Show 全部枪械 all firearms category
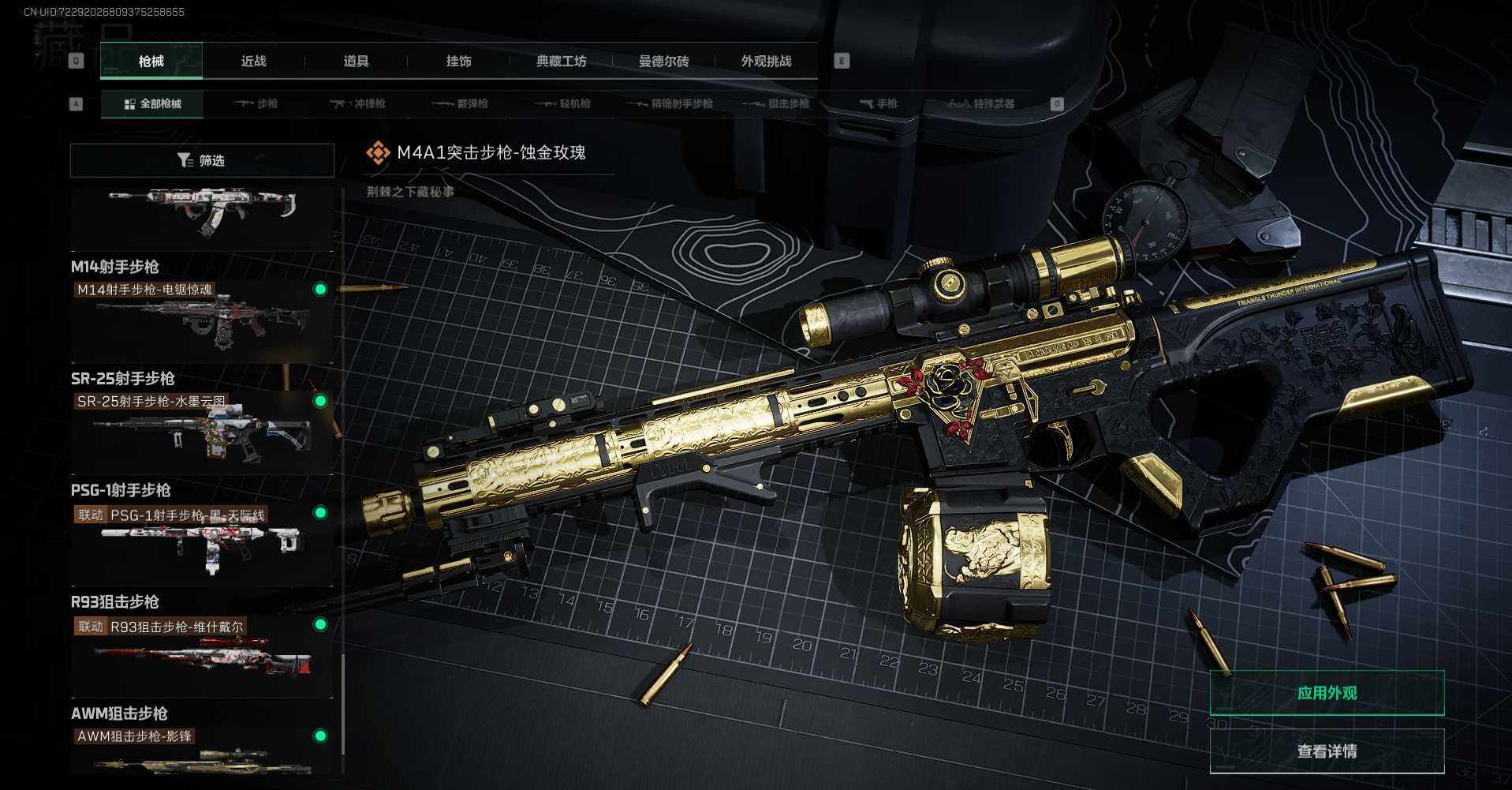Viewport: 1512px width, 790px height. [152, 103]
